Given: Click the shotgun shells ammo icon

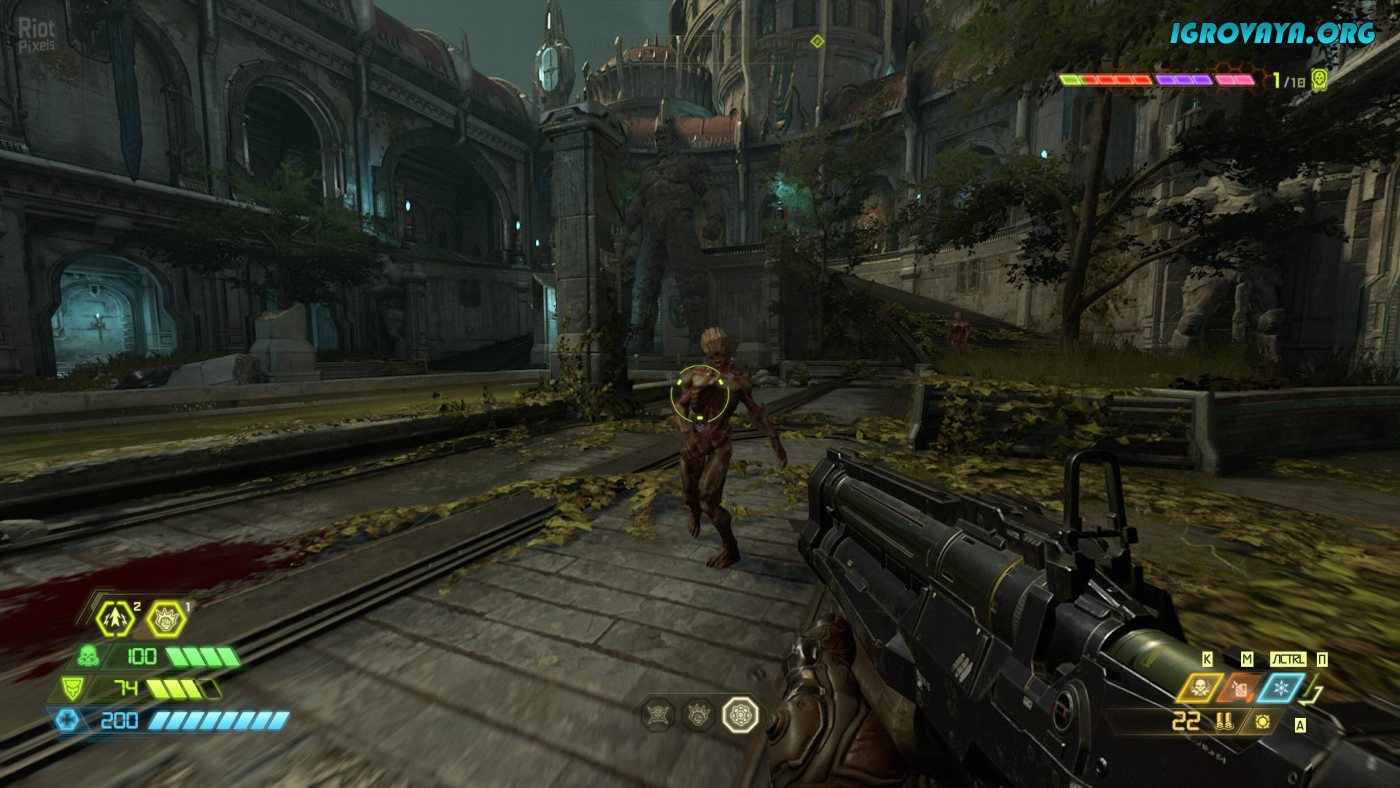Looking at the screenshot, I should coord(1222,721).
